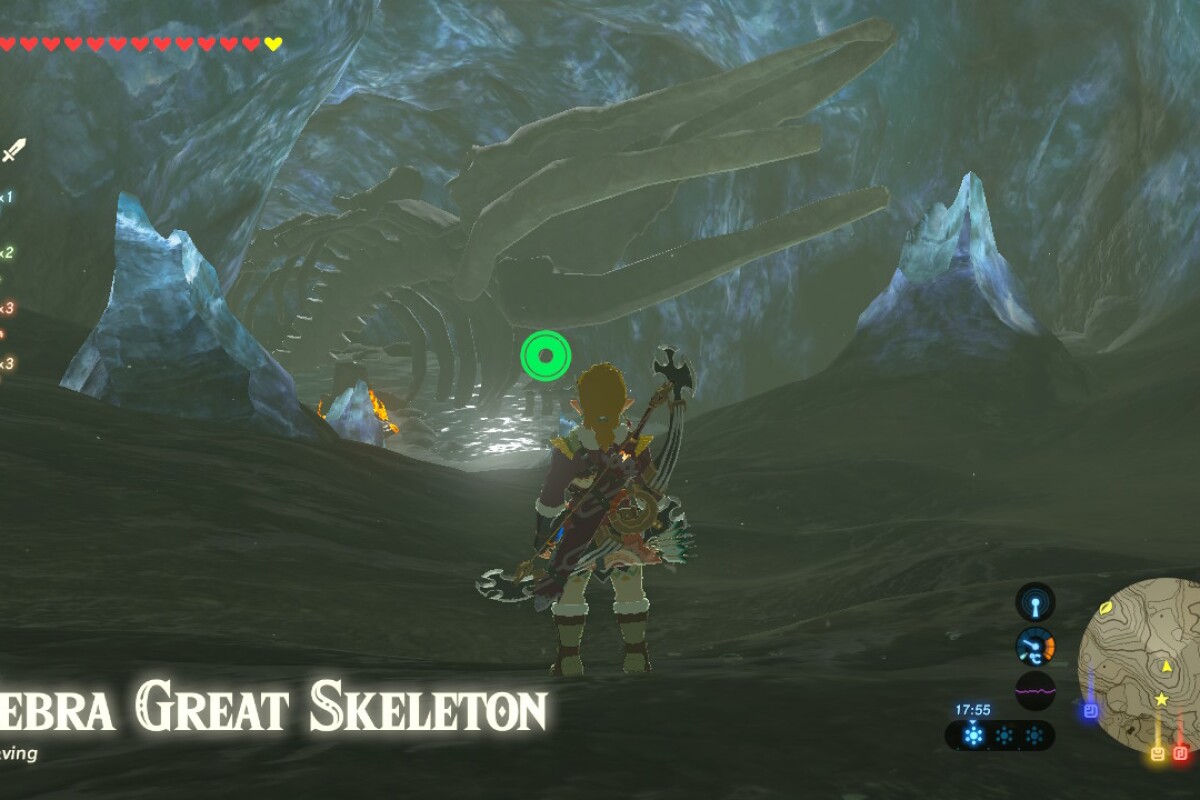Check the temperature gauge icon
The image size is (1200, 800).
[x=1035, y=647]
